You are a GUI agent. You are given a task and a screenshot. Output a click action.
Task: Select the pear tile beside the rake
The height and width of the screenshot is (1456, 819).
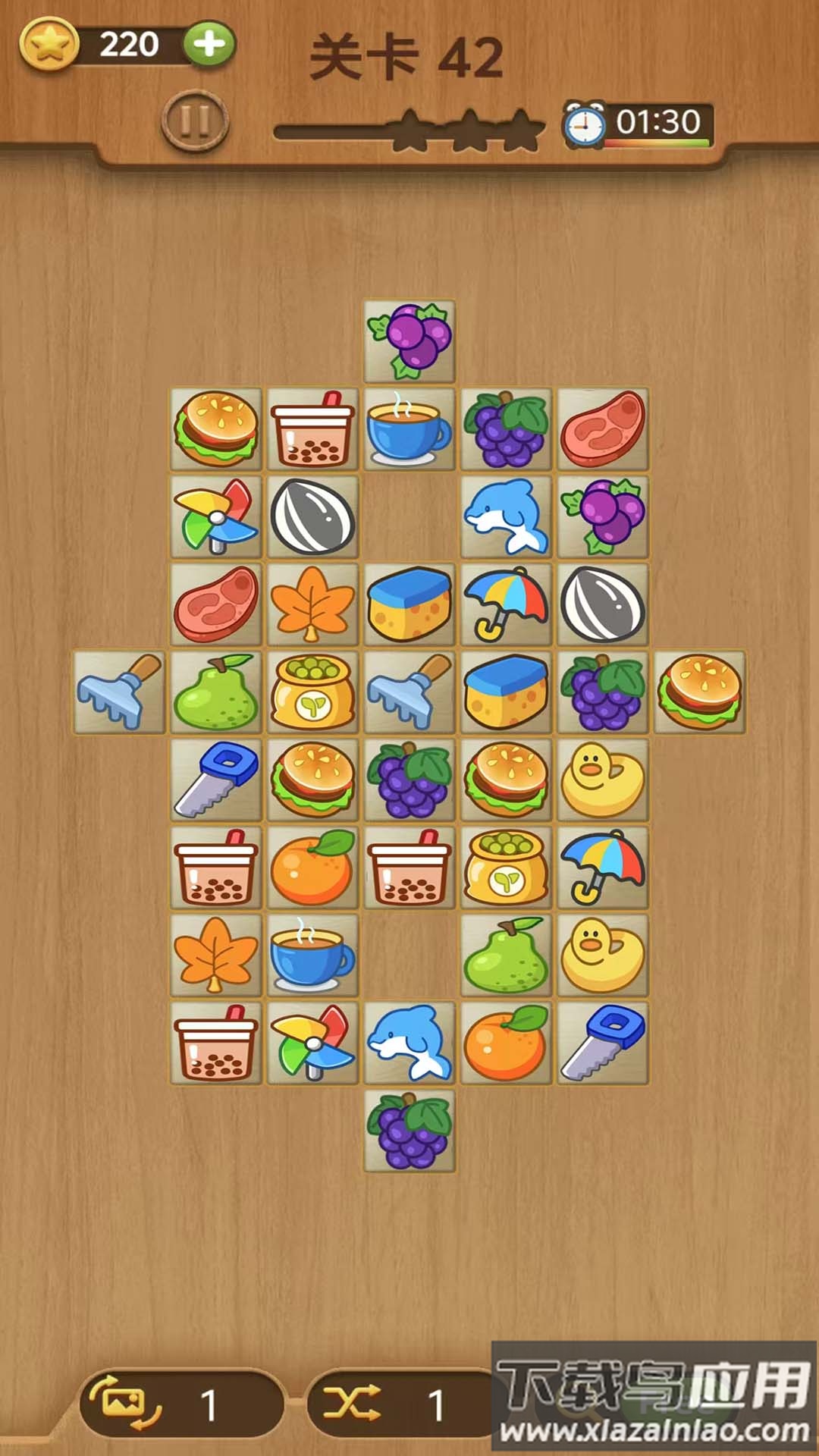pos(216,692)
